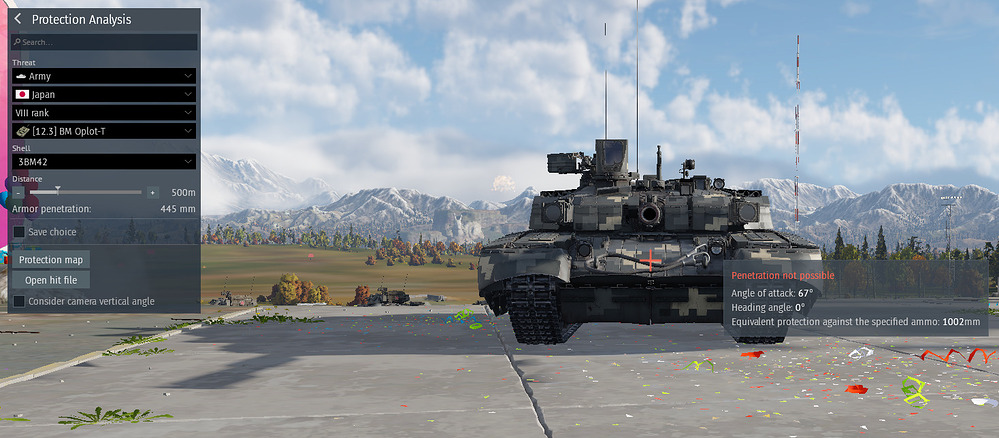Show the Protection map

pyautogui.click(x=50, y=260)
